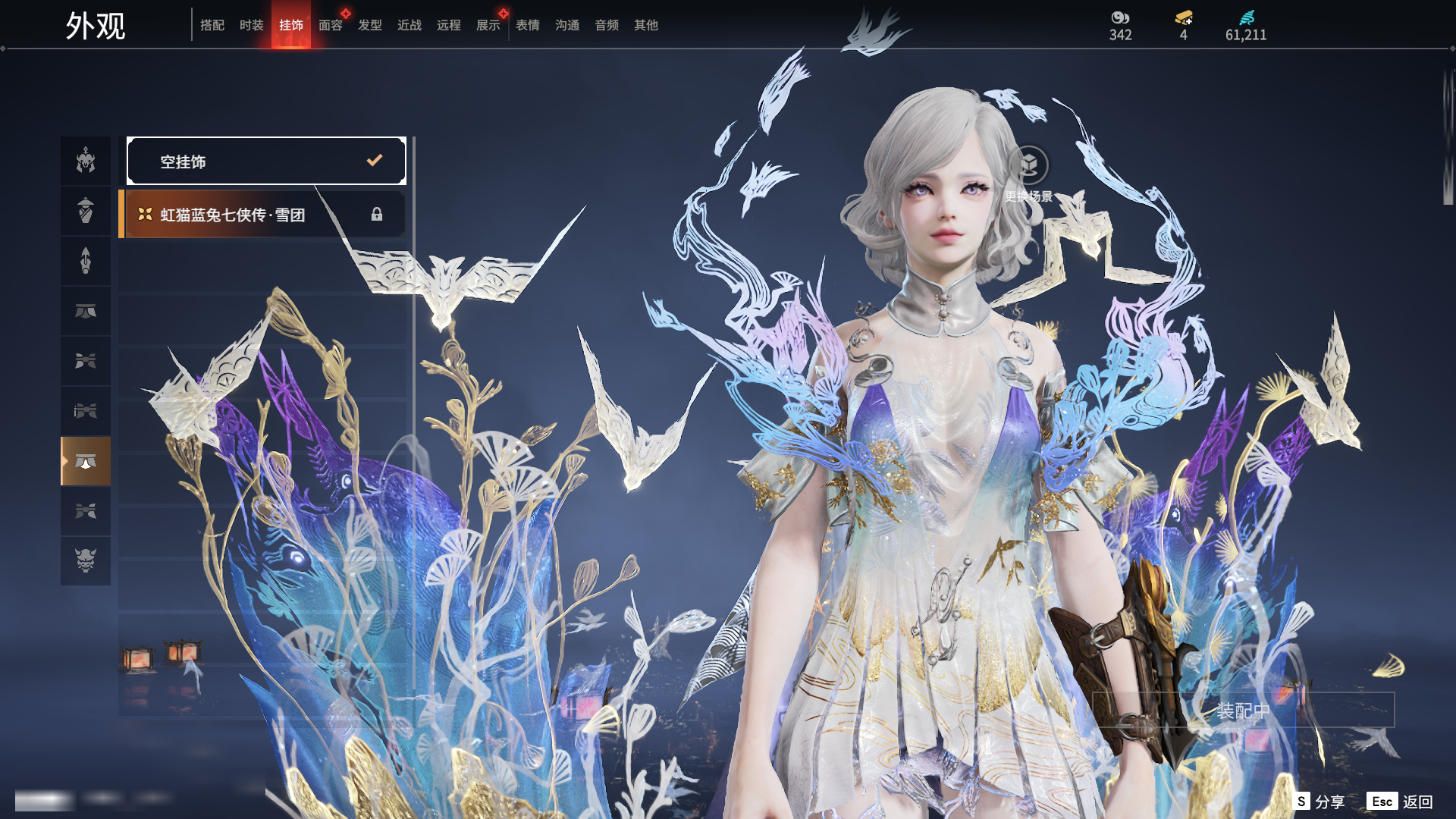Open the 沟通 tab
1456x819 pixels.
click(x=567, y=25)
